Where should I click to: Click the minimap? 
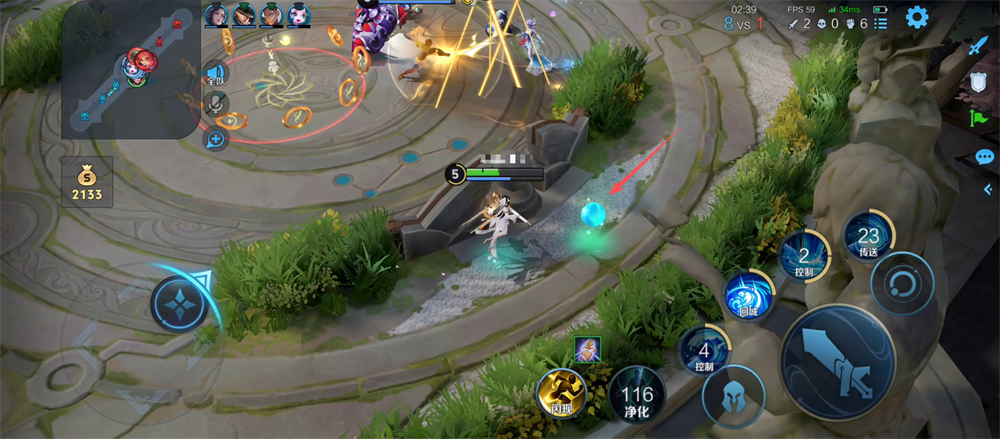click(x=130, y=70)
